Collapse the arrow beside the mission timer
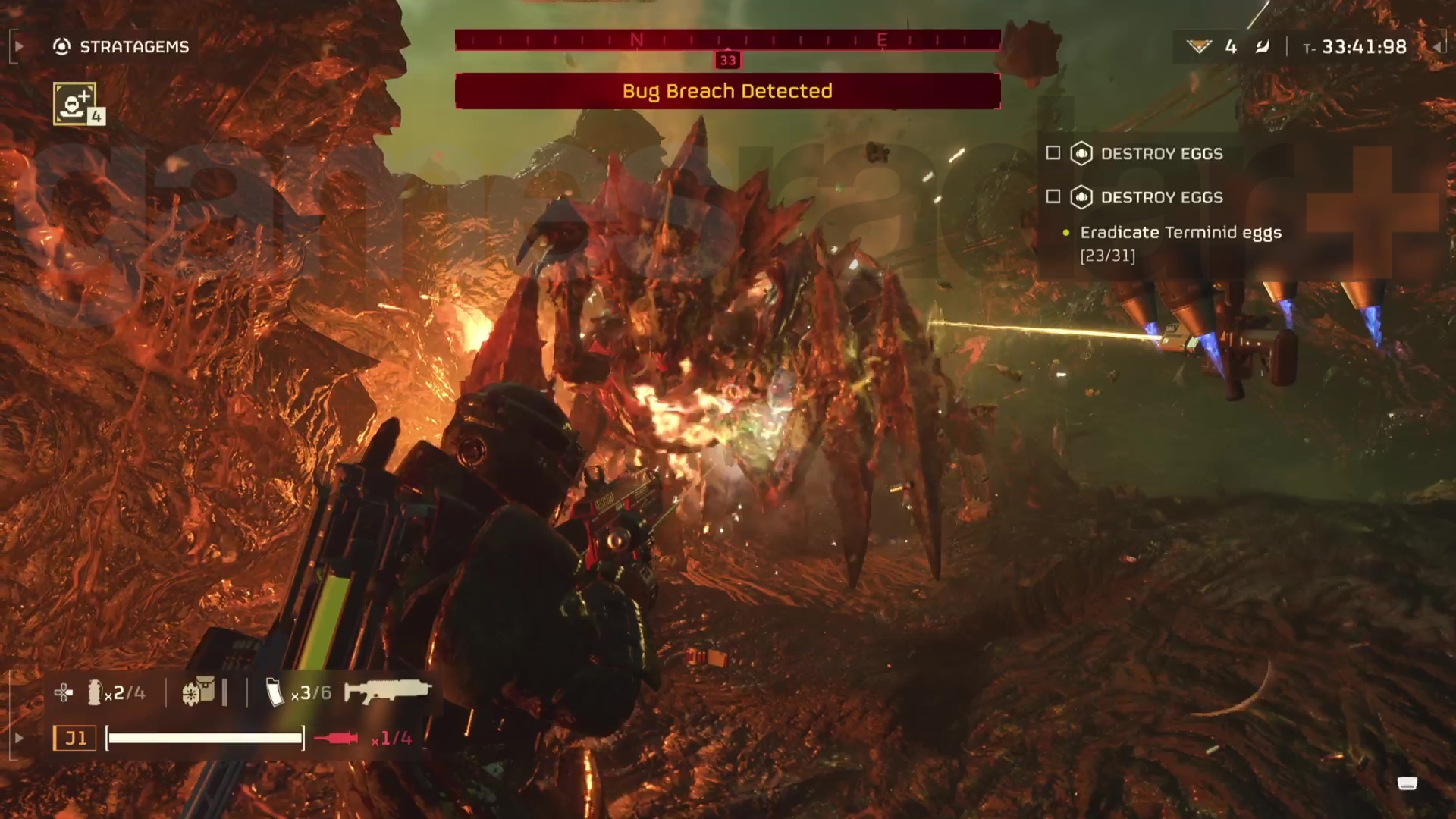This screenshot has width=1456, height=819. [1437, 47]
